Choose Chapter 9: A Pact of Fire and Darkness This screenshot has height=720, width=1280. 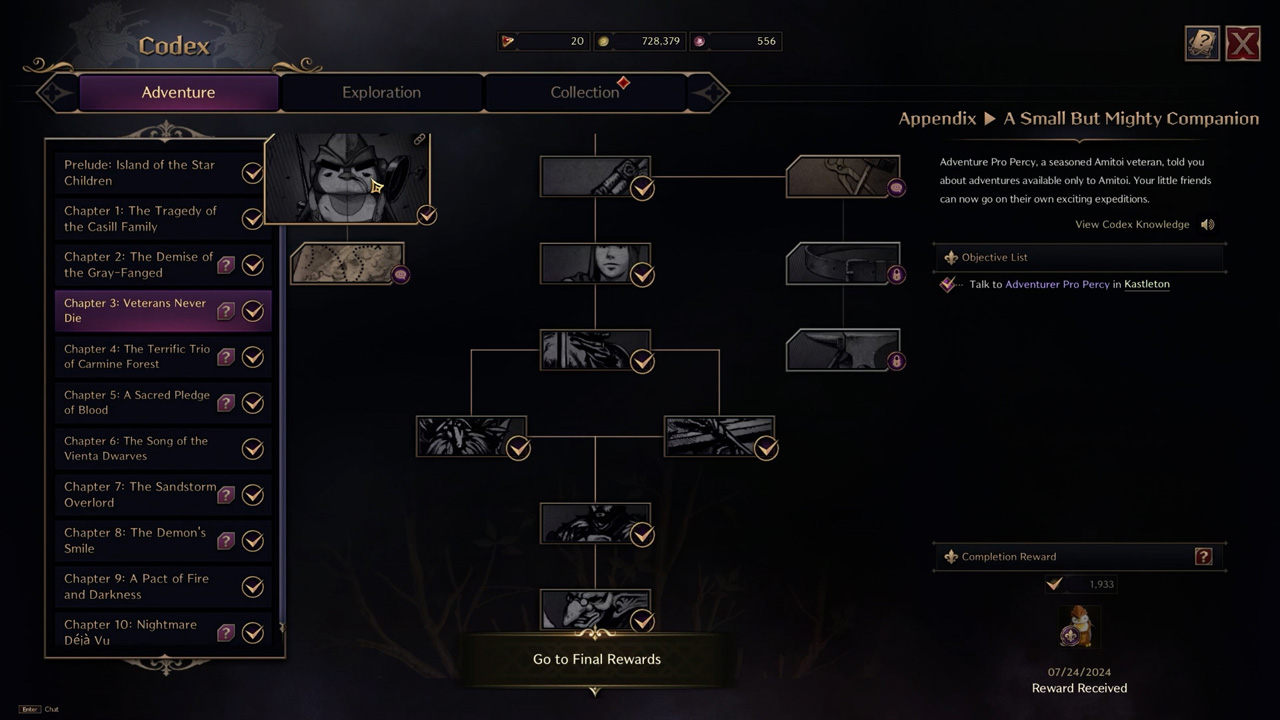pos(136,586)
